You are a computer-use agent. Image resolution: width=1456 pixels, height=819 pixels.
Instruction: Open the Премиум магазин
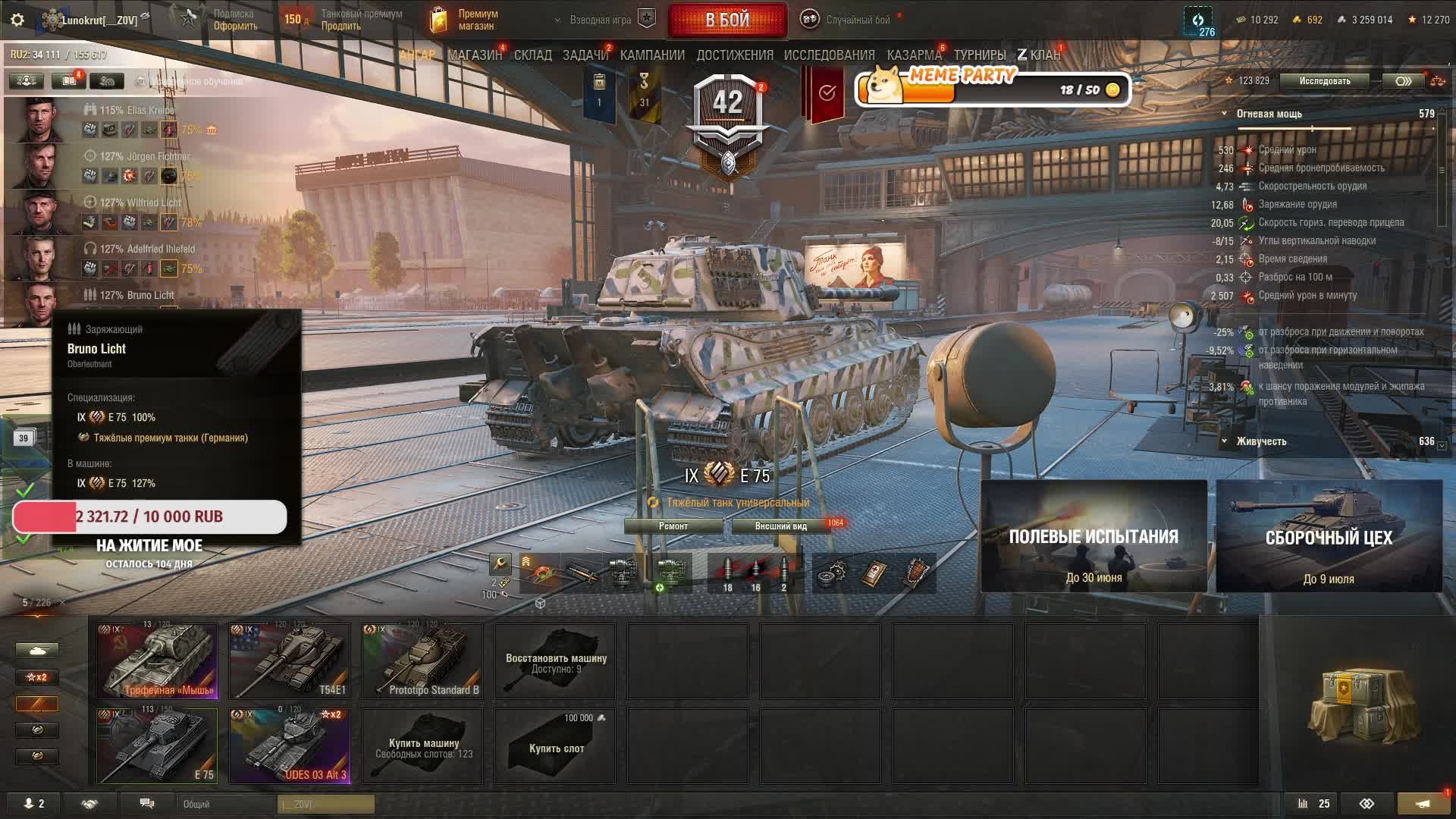tap(464, 20)
